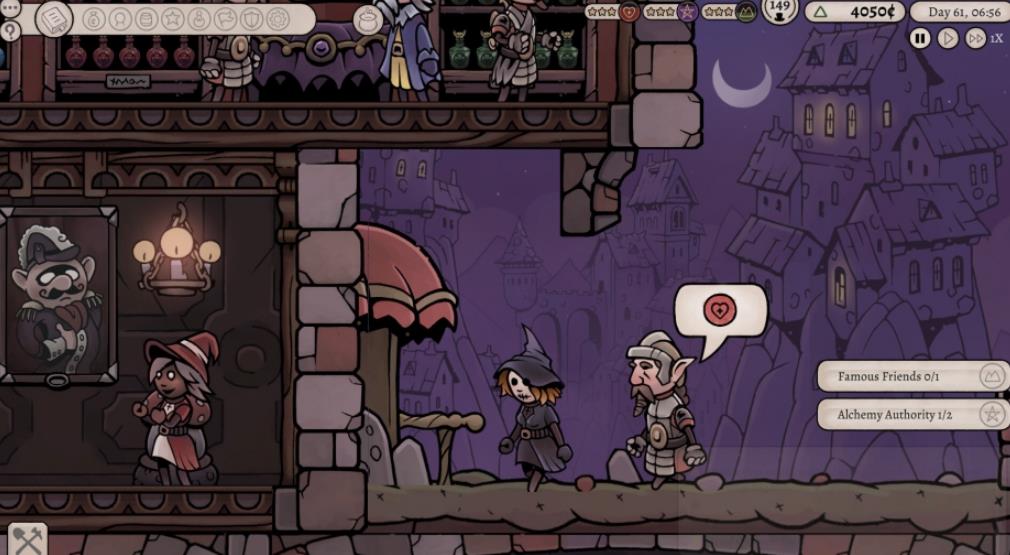
Task: Select the flag icon in toolbar
Action: [x=224, y=19]
